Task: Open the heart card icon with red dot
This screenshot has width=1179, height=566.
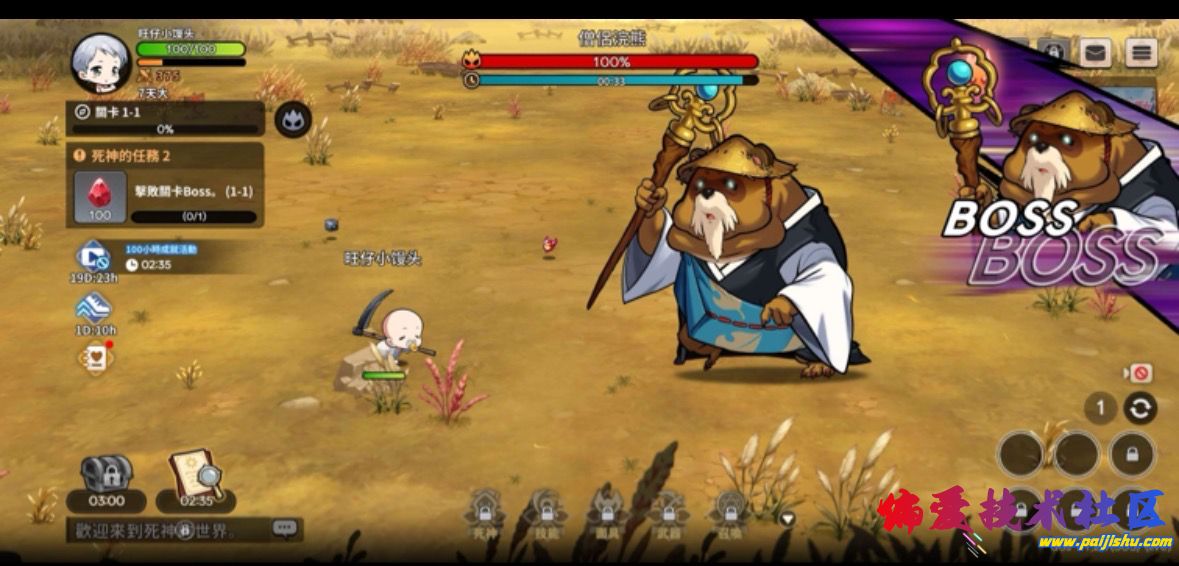Action: (94, 359)
